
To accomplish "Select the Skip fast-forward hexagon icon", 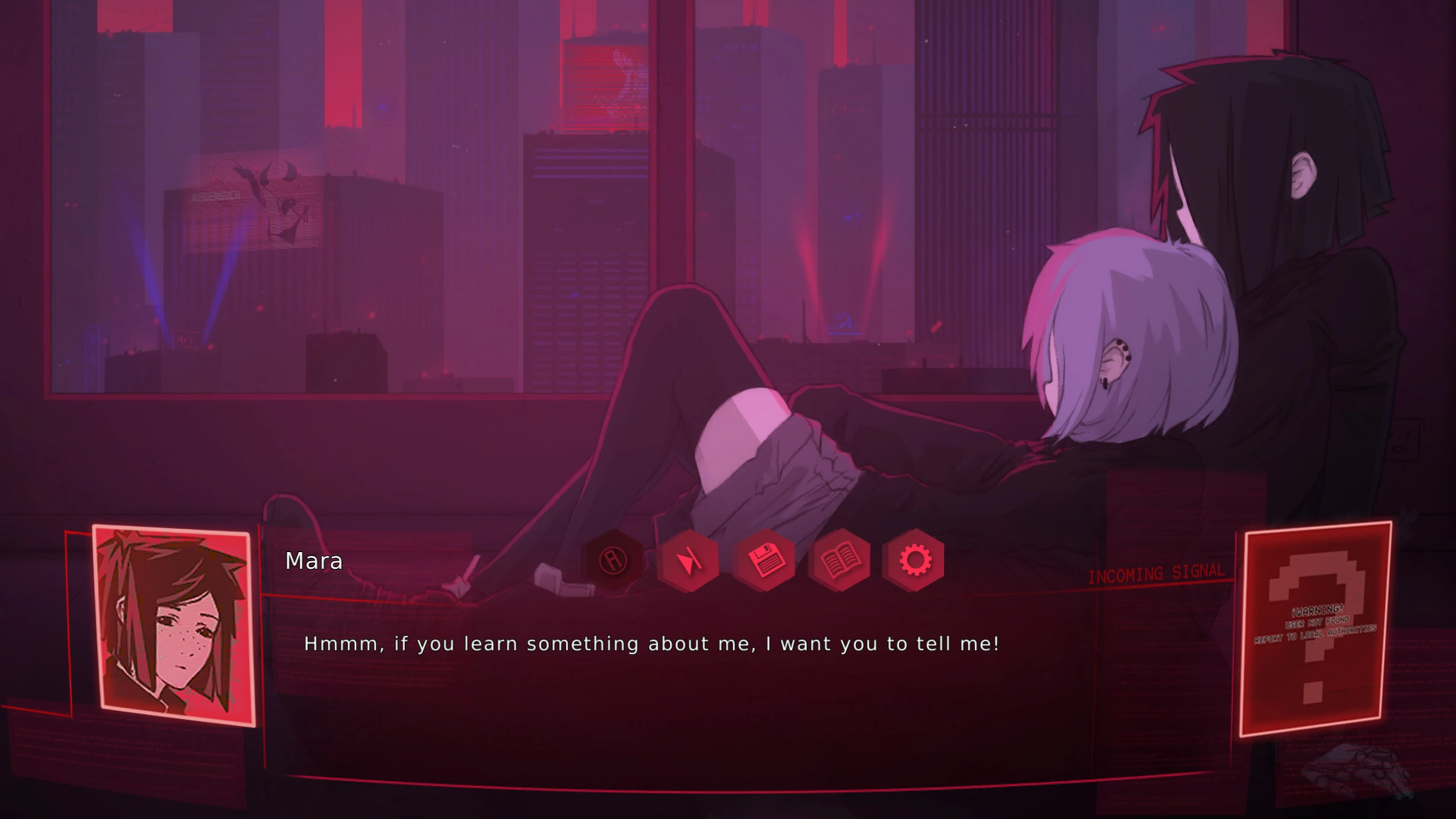I will click(x=691, y=560).
